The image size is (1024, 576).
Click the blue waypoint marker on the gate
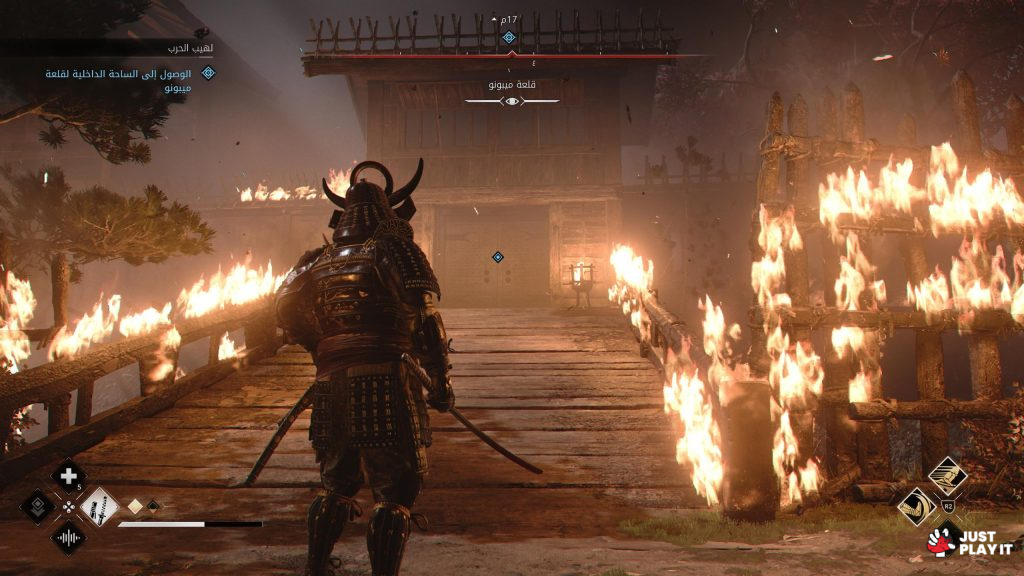(497, 257)
